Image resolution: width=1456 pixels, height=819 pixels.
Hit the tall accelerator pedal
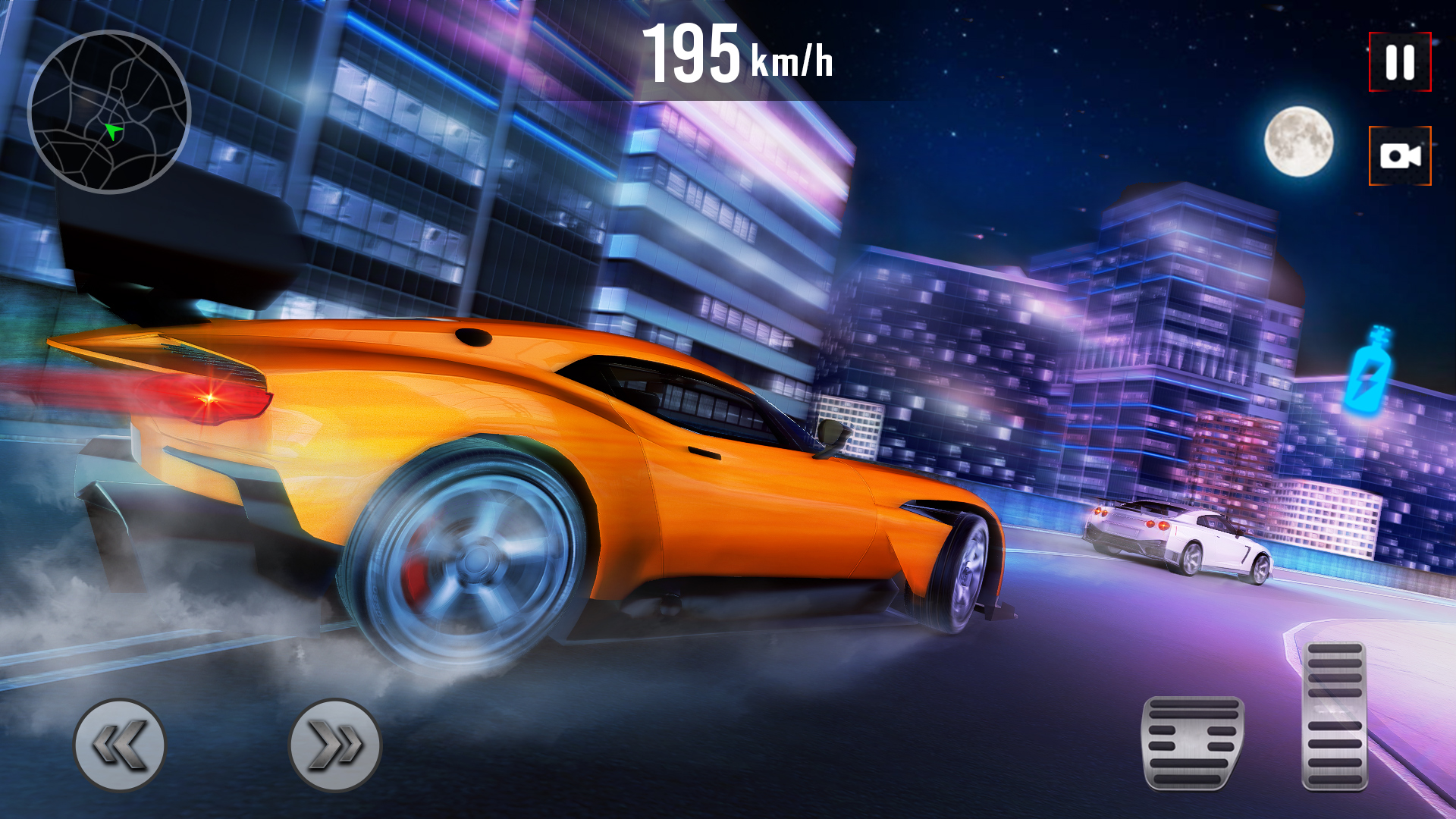click(1335, 716)
